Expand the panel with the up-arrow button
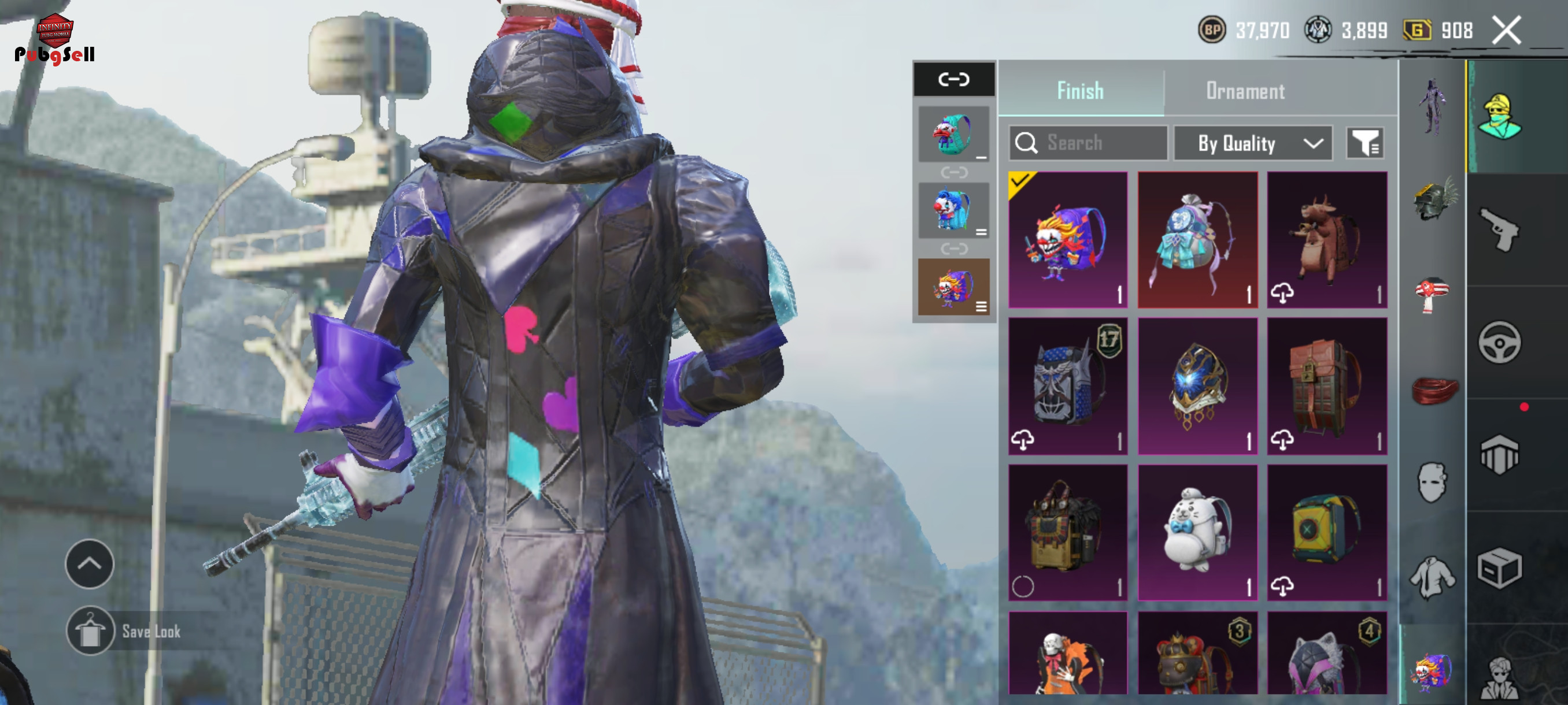 [x=90, y=564]
